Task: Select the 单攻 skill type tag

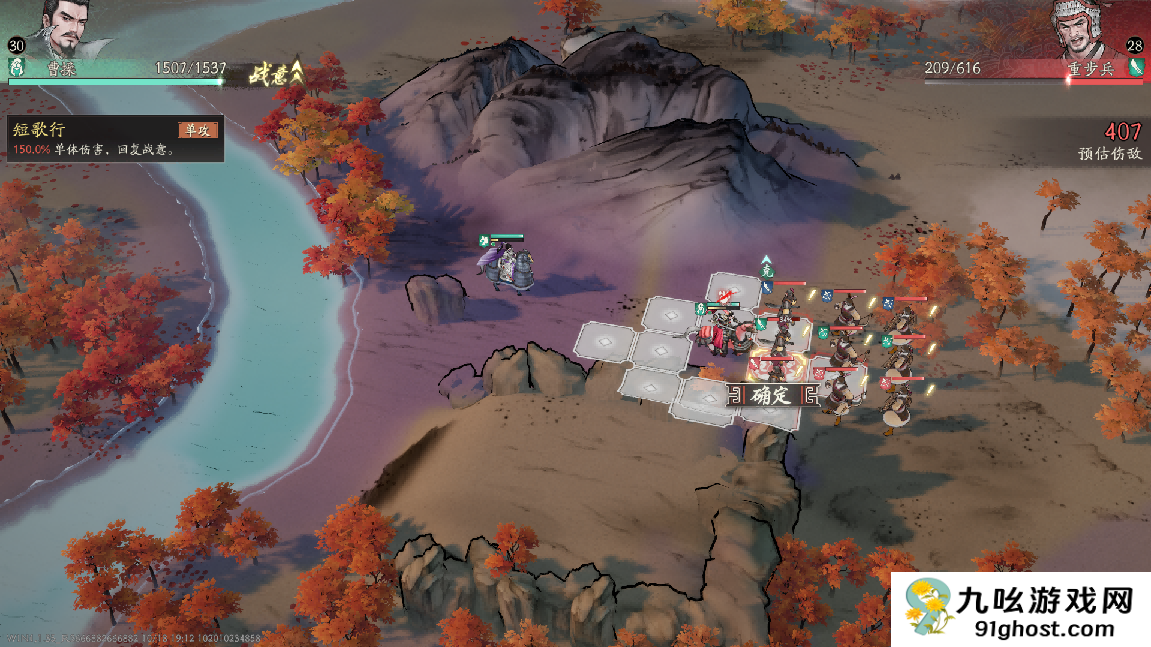Action: click(x=197, y=130)
